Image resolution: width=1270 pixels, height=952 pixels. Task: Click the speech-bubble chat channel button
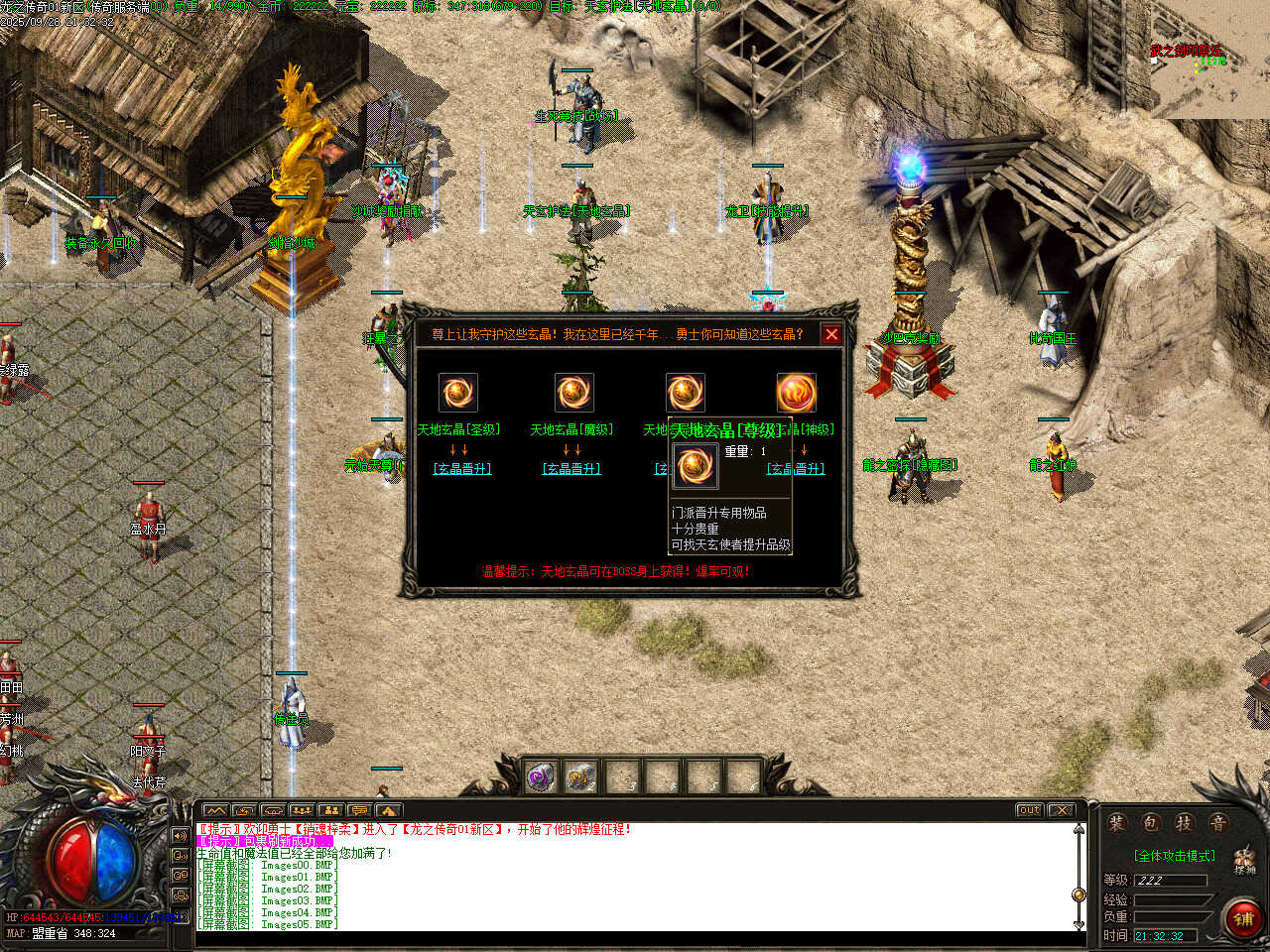pos(359,810)
